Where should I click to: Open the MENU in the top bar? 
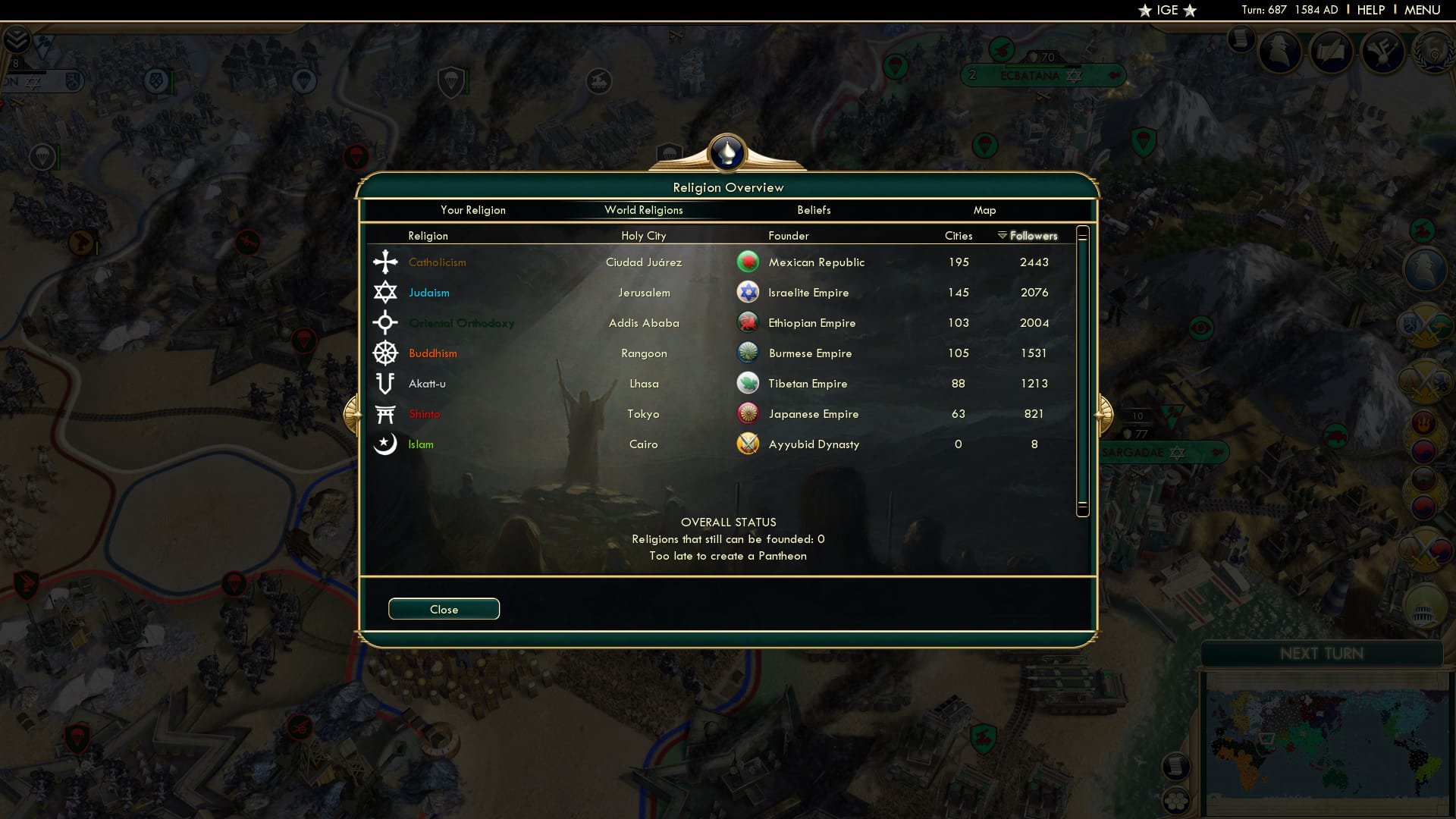(1422, 10)
